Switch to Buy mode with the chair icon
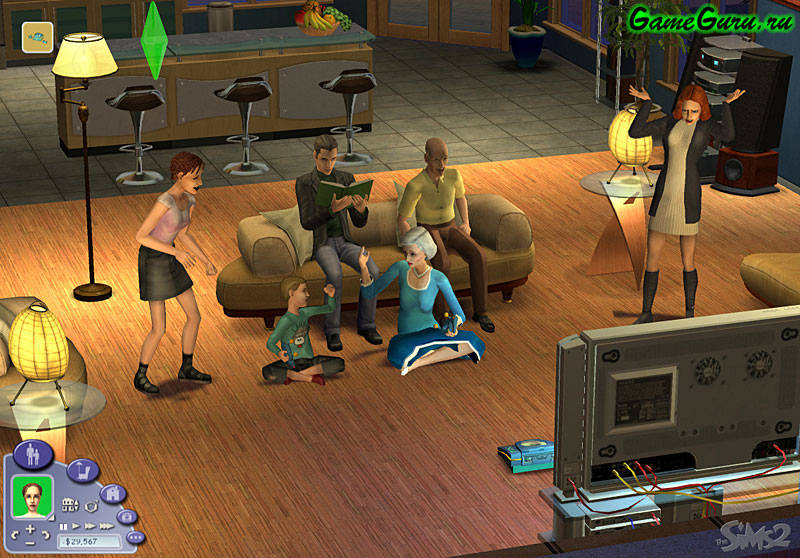The height and width of the screenshot is (558, 800). tap(82, 469)
